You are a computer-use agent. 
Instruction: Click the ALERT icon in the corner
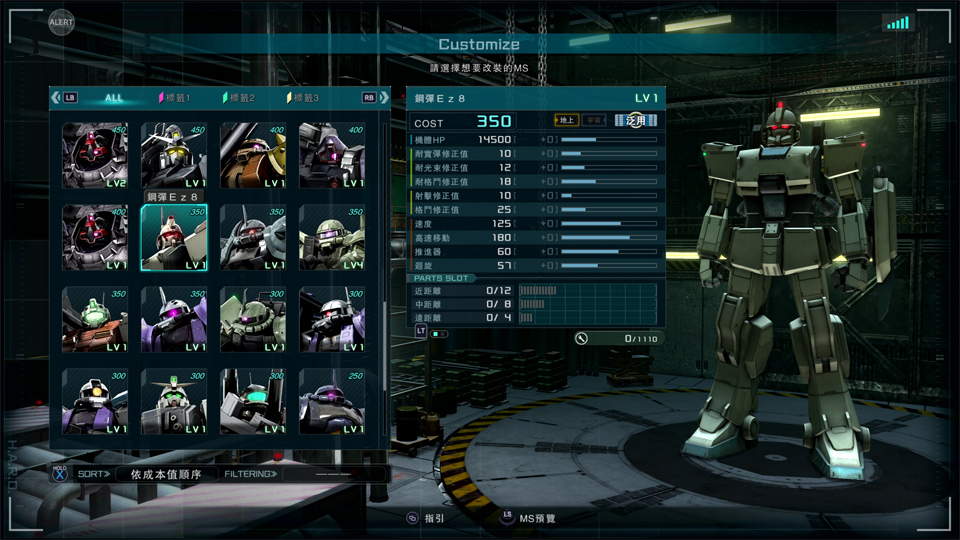tap(61, 22)
